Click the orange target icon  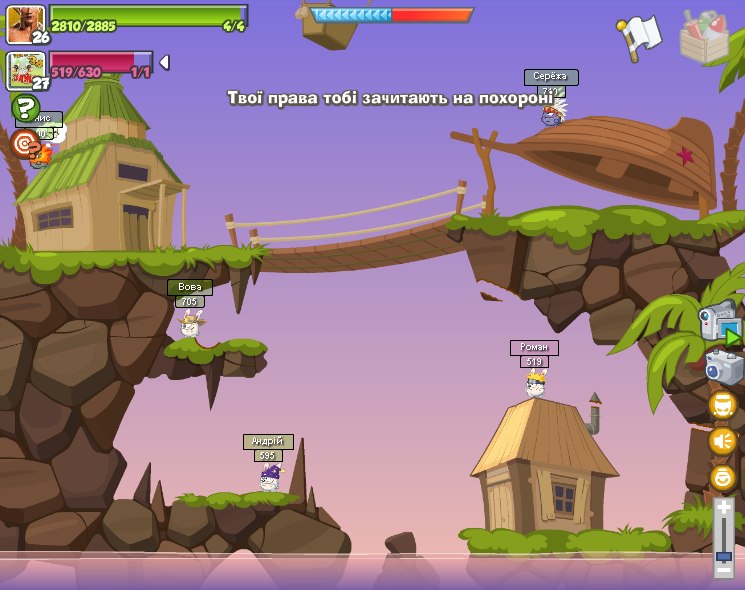(x=24, y=144)
